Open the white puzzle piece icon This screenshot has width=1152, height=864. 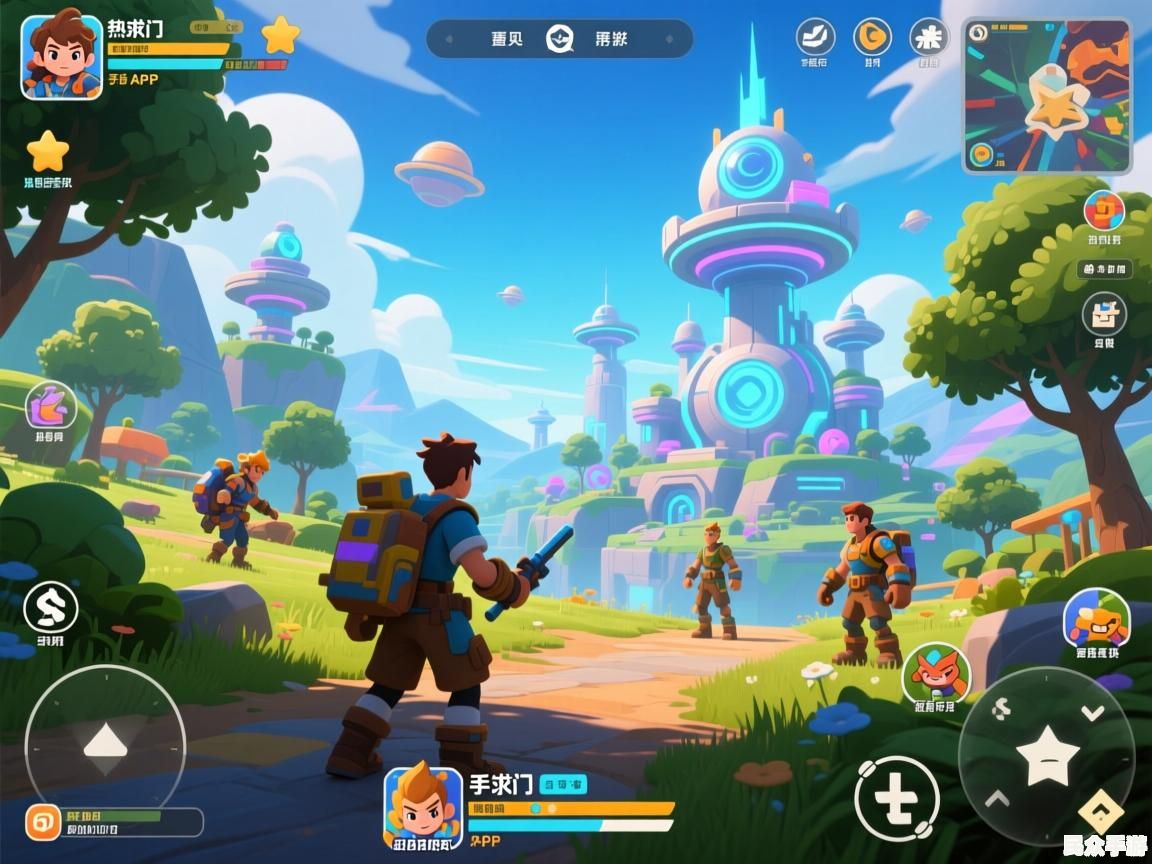coord(1104,315)
